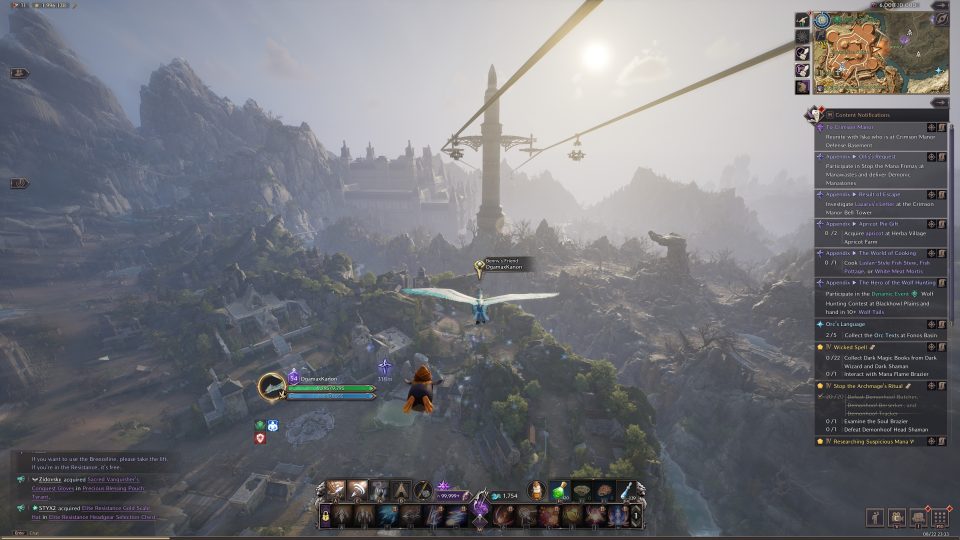This screenshot has width=960, height=540.
Task: Open the grid main menu button
Action: [x=939, y=517]
